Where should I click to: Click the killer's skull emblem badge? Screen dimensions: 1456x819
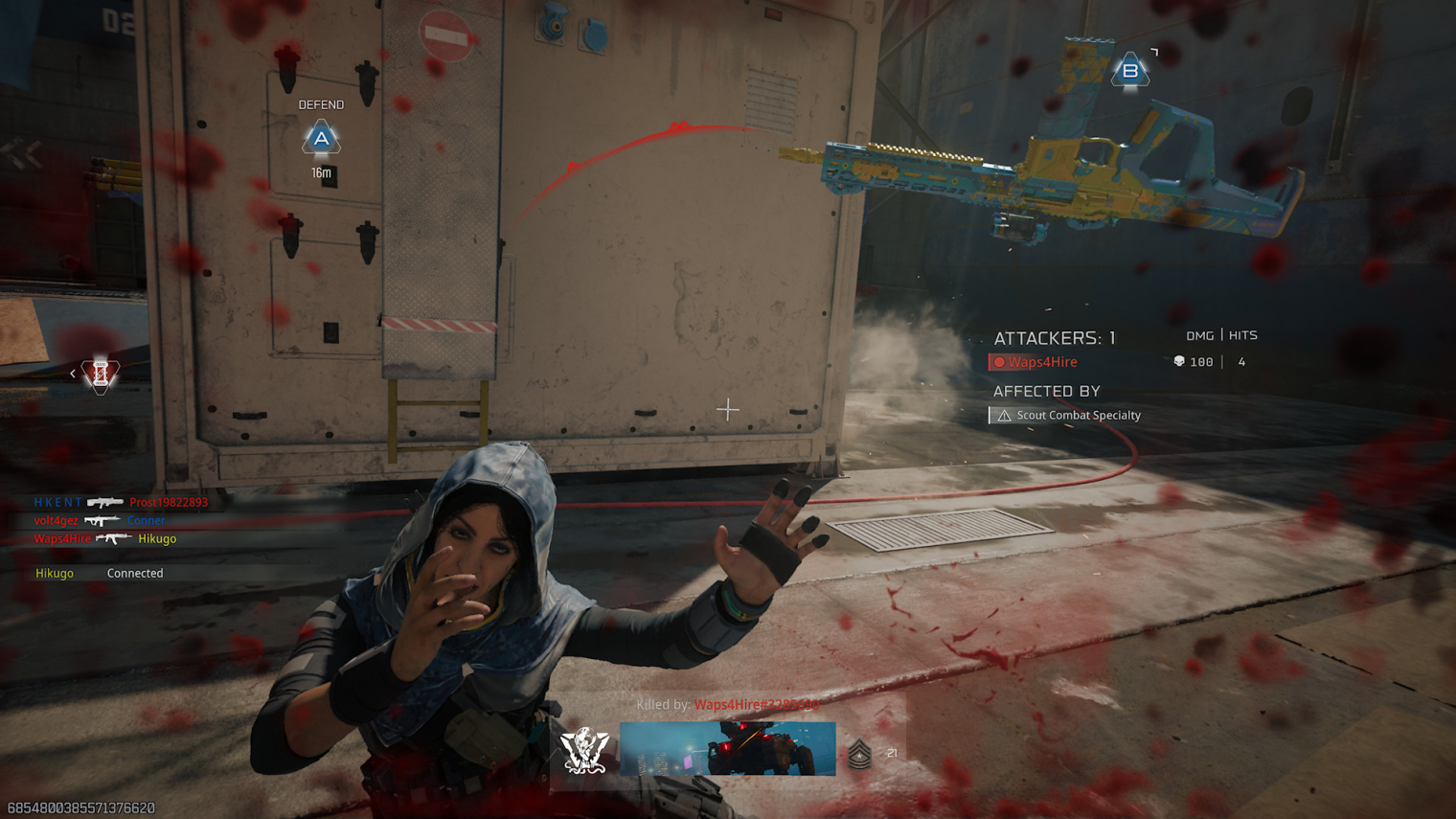(x=584, y=750)
